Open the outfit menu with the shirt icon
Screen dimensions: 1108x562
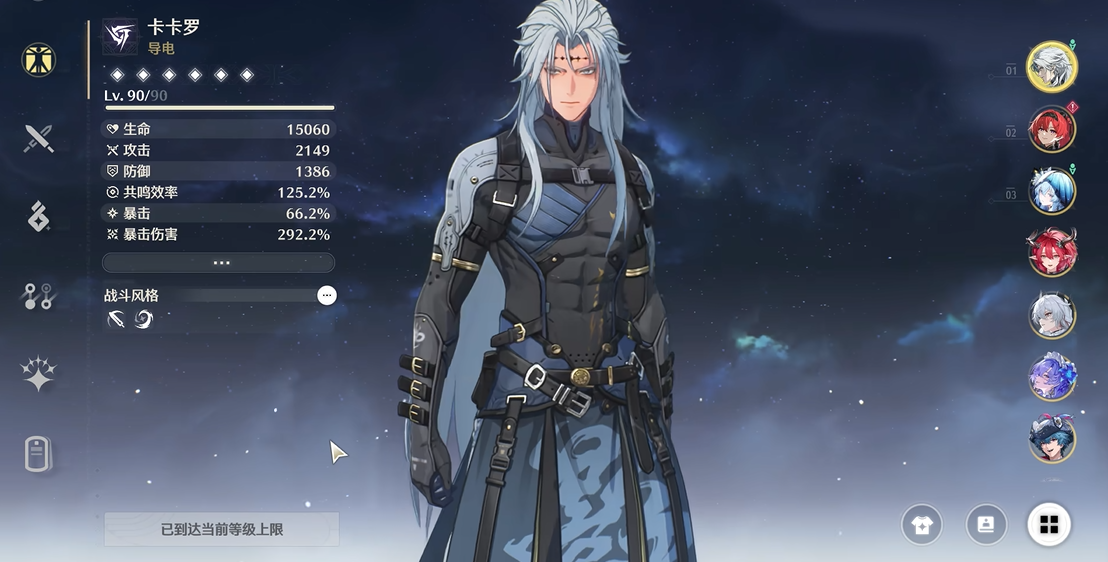click(x=921, y=525)
